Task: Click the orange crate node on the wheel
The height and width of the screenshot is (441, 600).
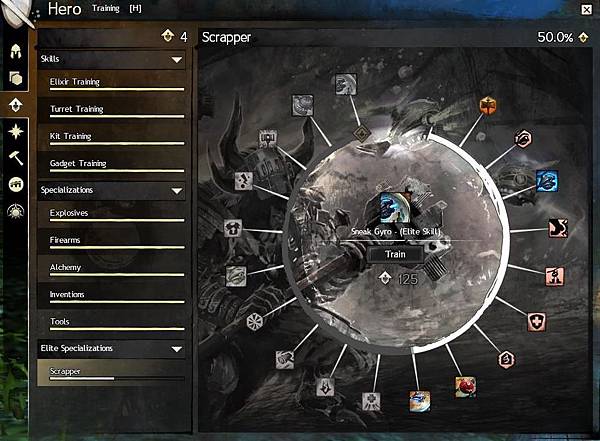Action: point(488,106)
